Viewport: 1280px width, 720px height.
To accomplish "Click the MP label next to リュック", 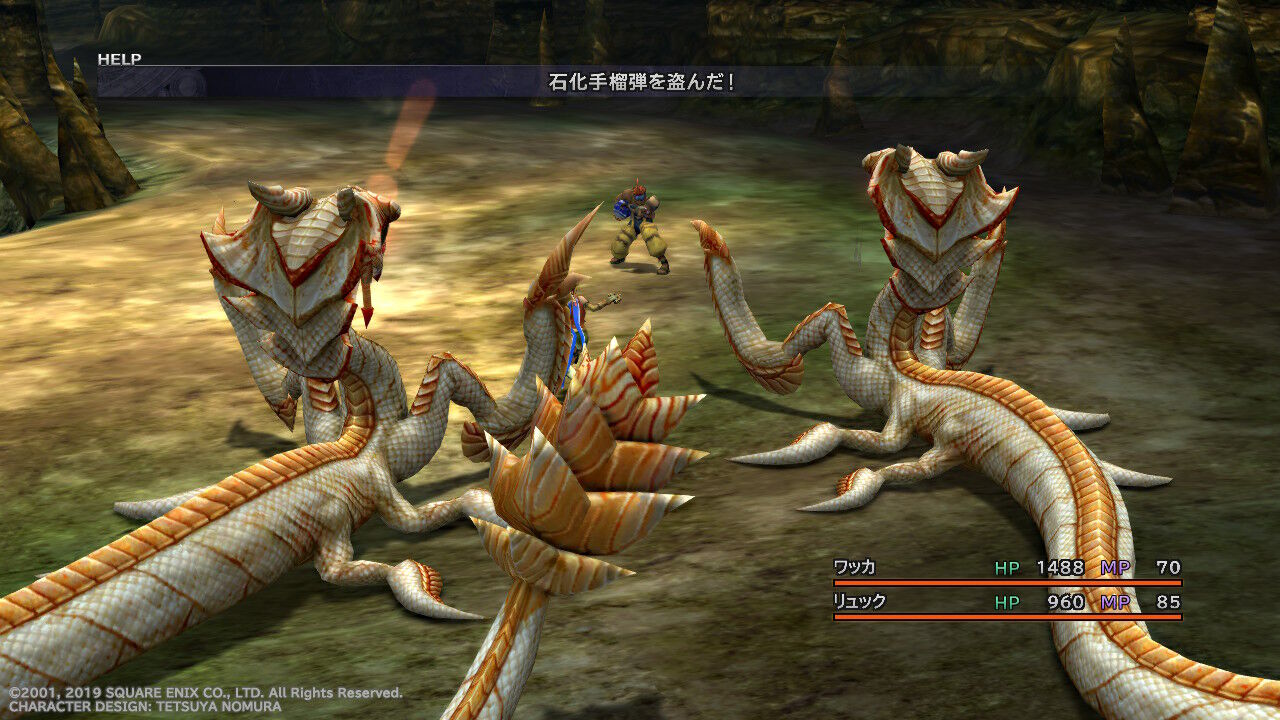I will pyautogui.click(x=1119, y=601).
